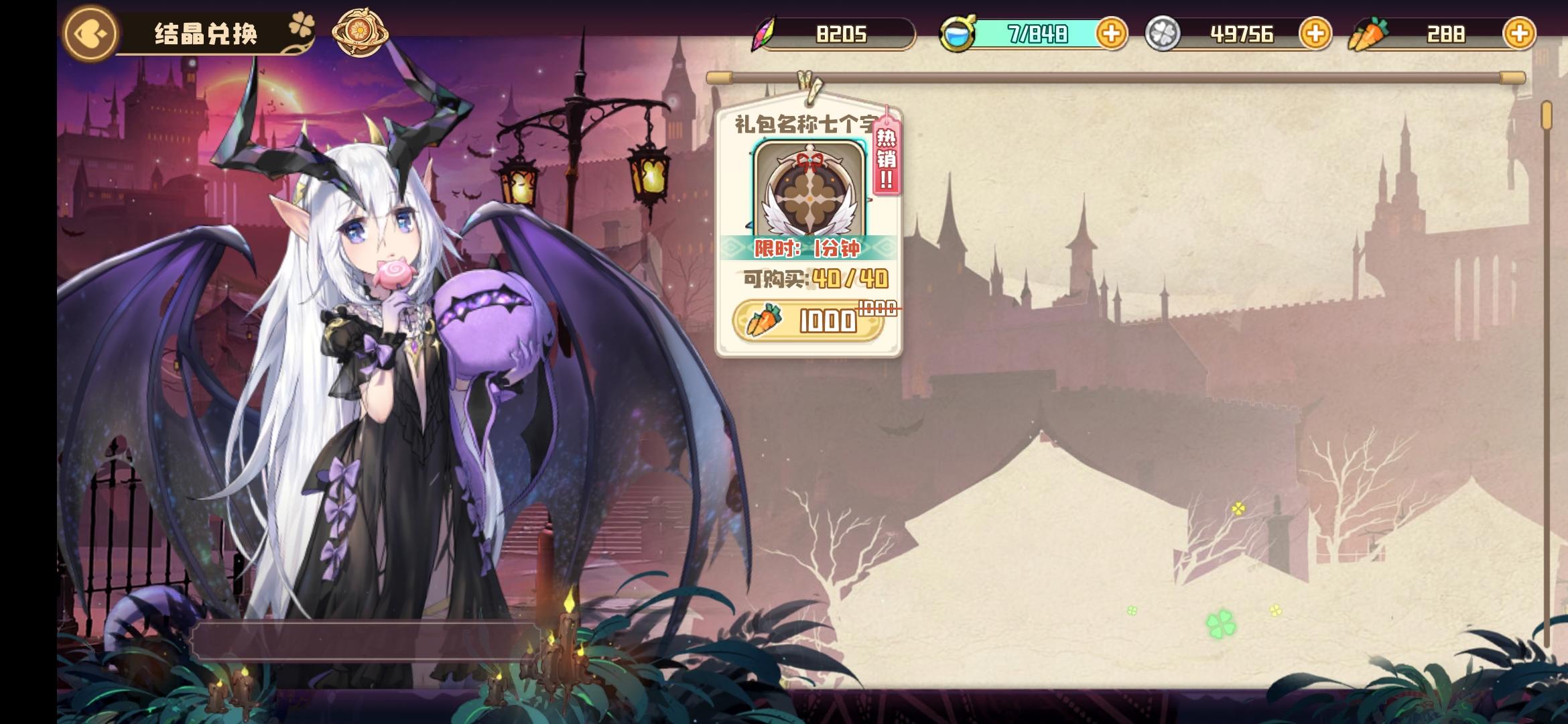1568x724 pixels.
Task: Open the golden eye emblem beside the title
Action: click(x=360, y=30)
